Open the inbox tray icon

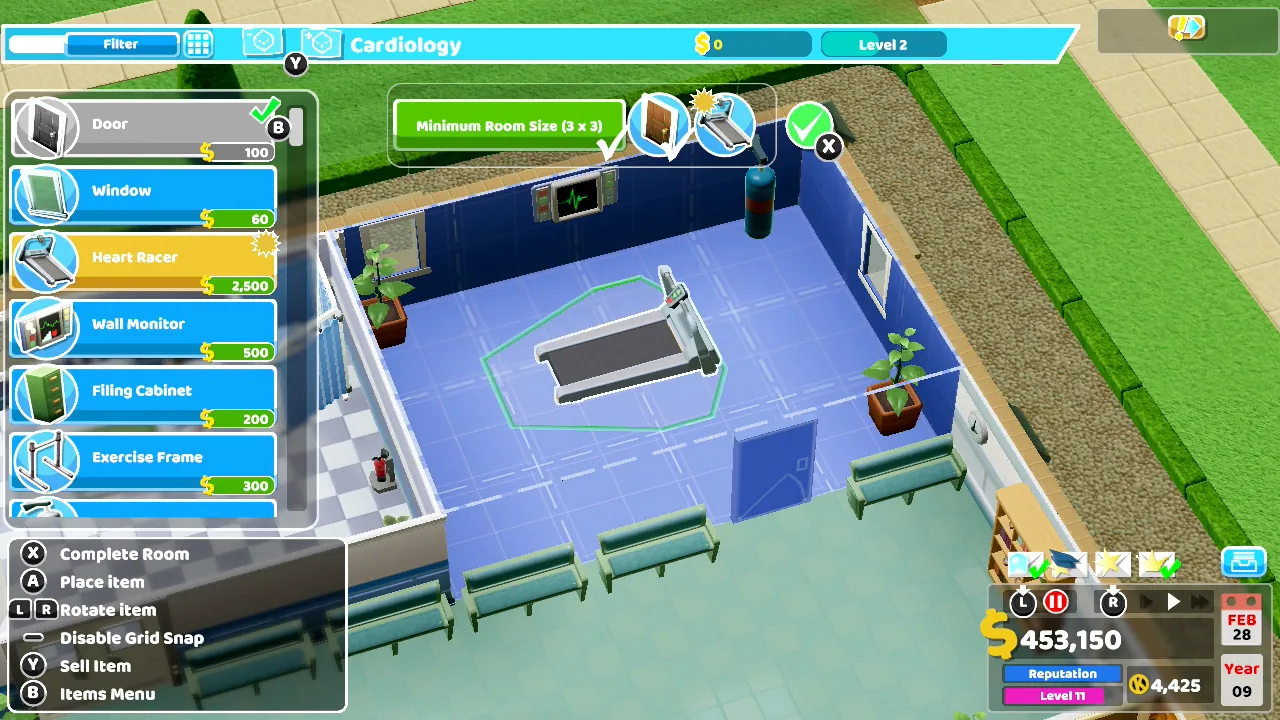(1243, 562)
